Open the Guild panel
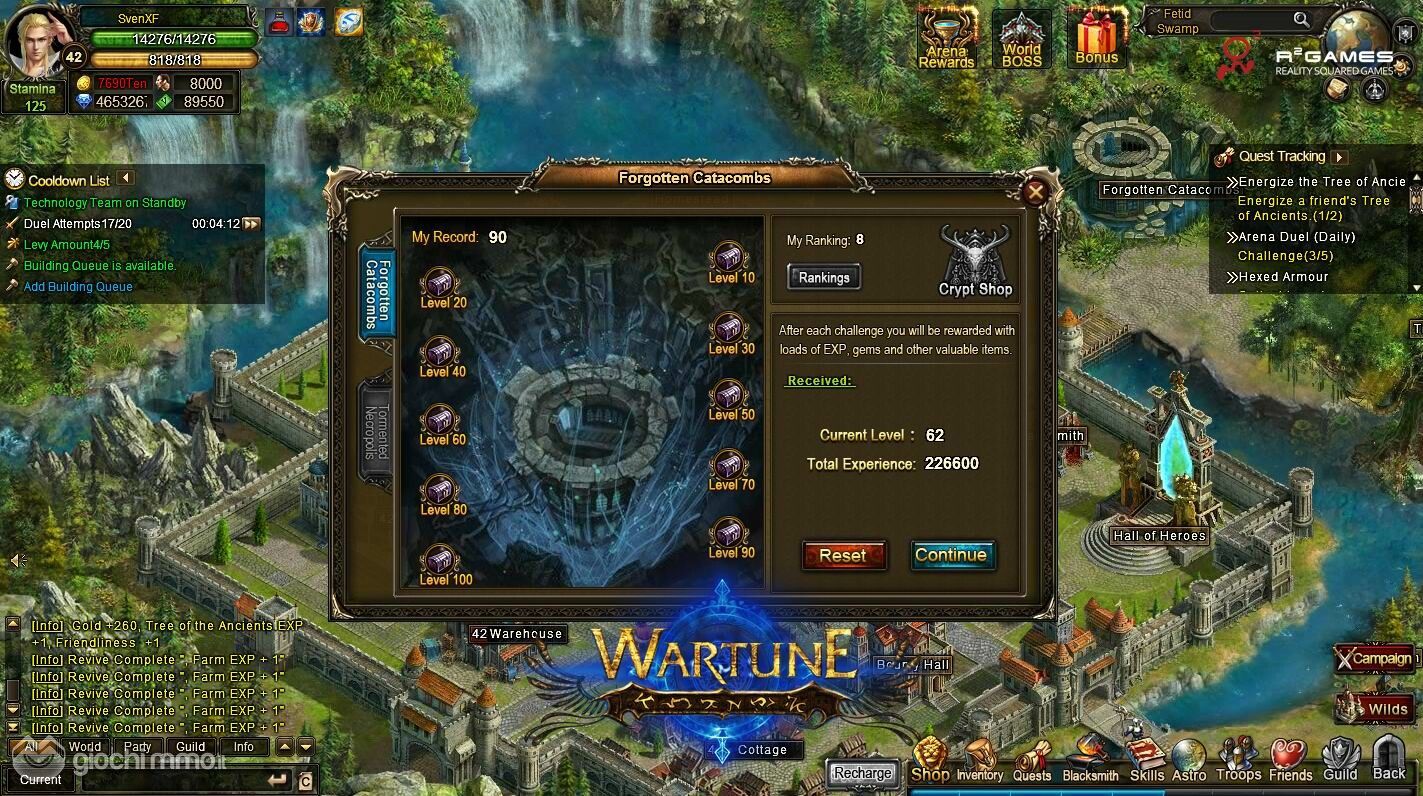This screenshot has width=1423, height=796. pos(1340,762)
